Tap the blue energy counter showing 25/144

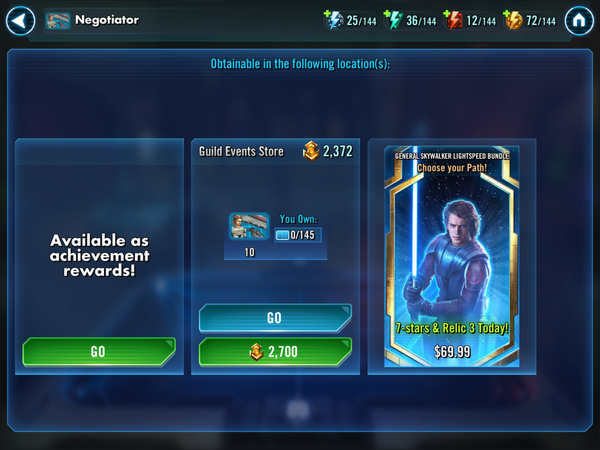[349, 20]
